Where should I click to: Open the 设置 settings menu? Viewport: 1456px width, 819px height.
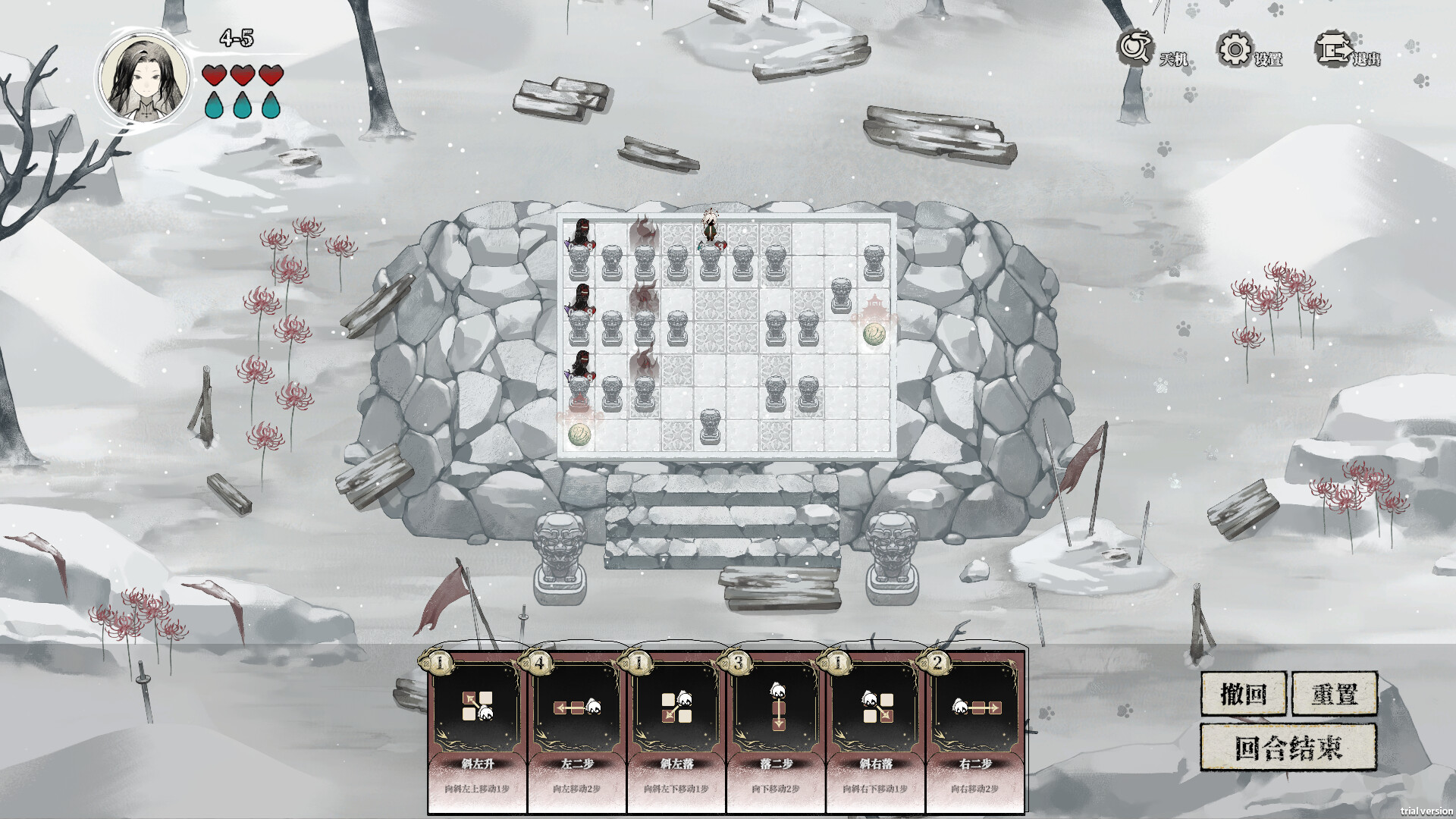click(1249, 52)
